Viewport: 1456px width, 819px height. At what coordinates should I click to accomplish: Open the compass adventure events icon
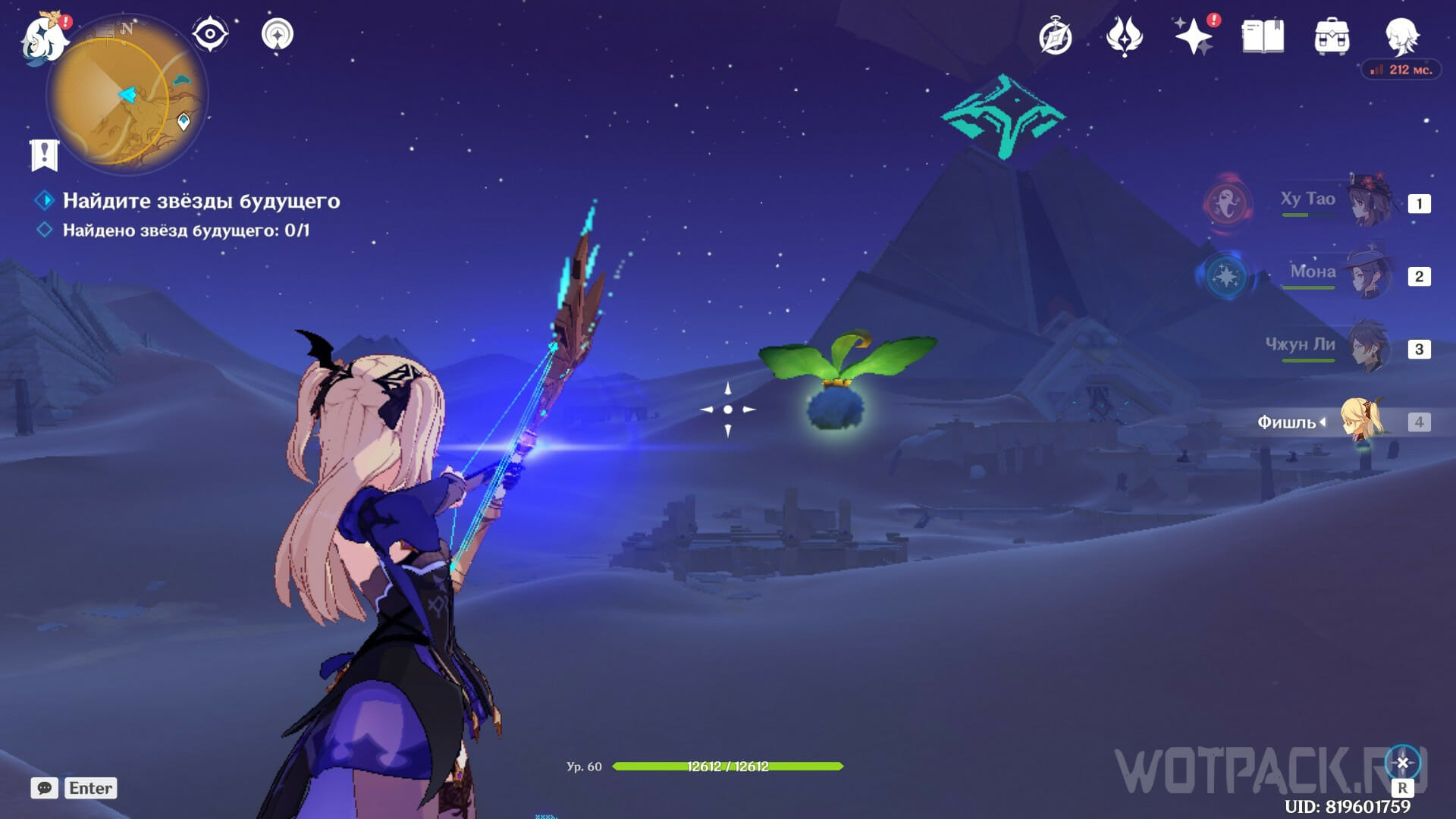1055,36
